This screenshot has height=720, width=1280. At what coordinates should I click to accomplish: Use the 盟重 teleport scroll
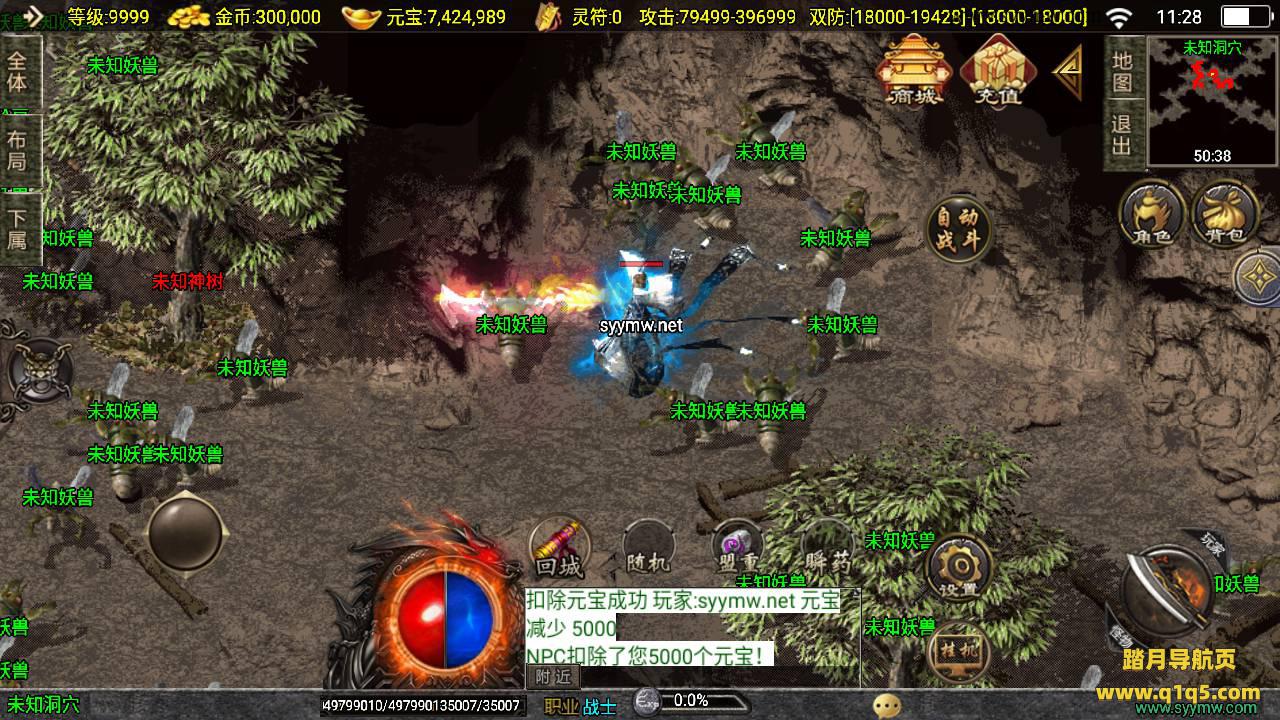tap(737, 548)
